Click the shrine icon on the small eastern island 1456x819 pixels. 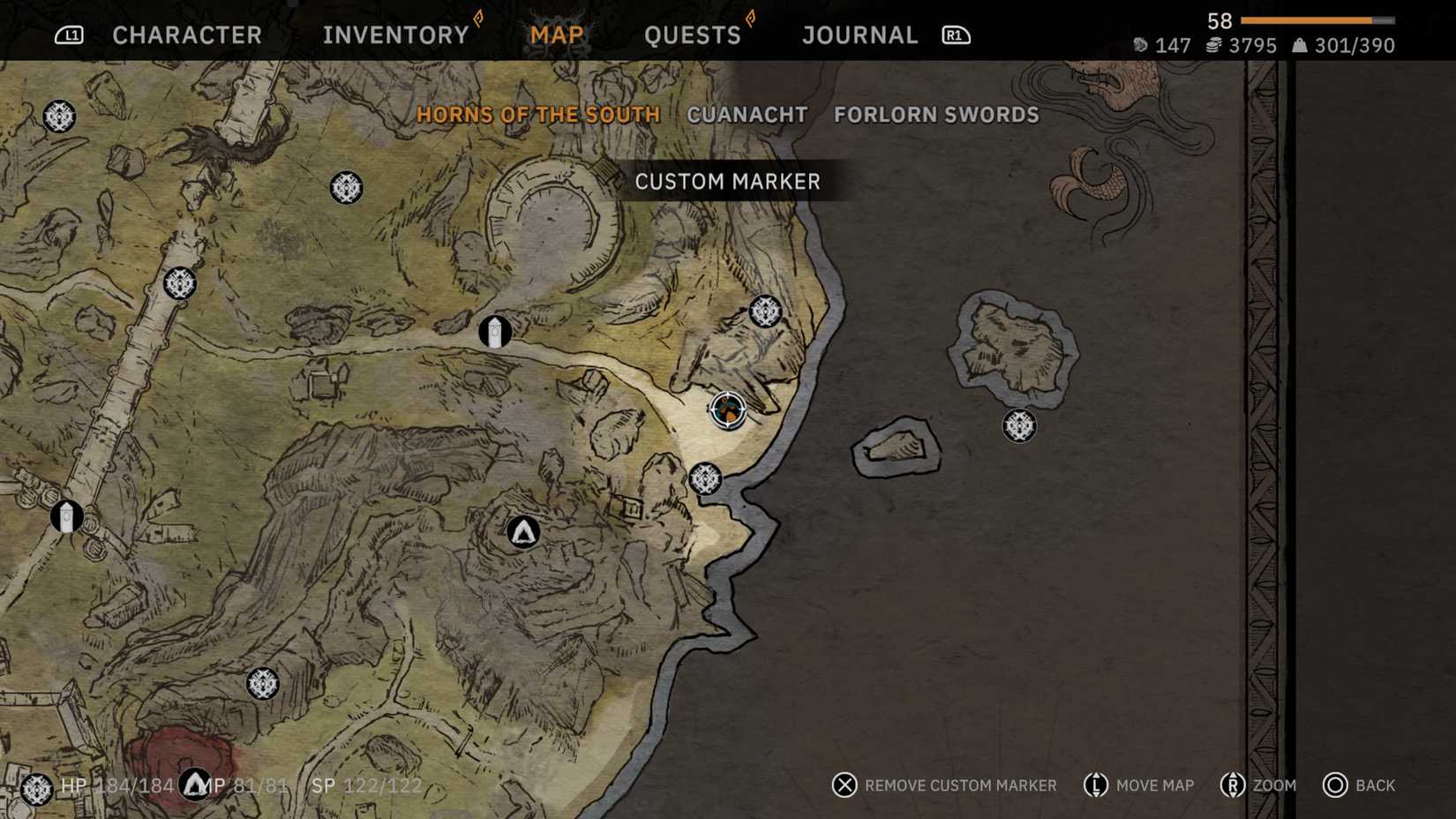(1019, 427)
